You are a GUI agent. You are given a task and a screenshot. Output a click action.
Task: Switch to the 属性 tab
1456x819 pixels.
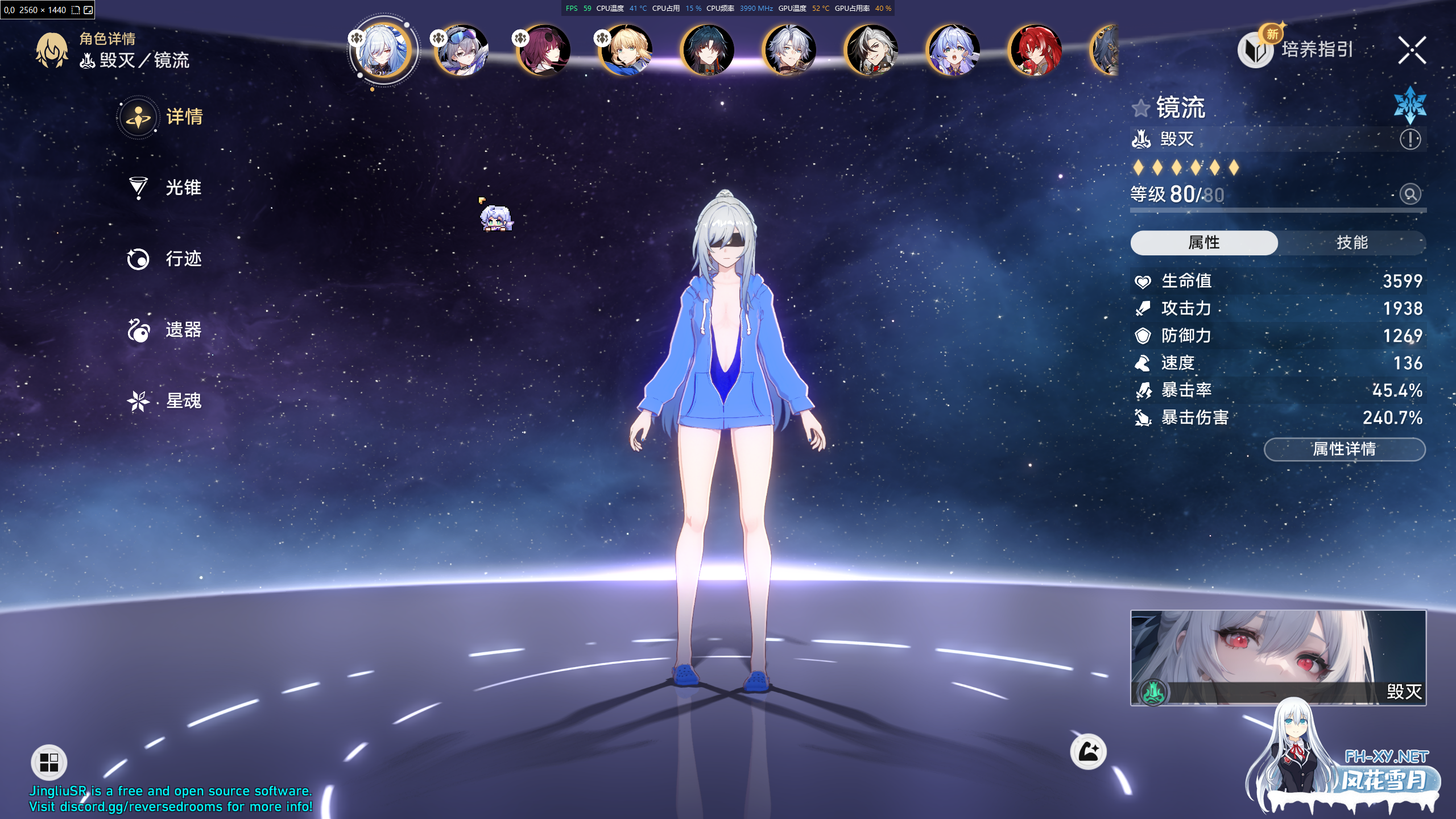[x=1203, y=243]
